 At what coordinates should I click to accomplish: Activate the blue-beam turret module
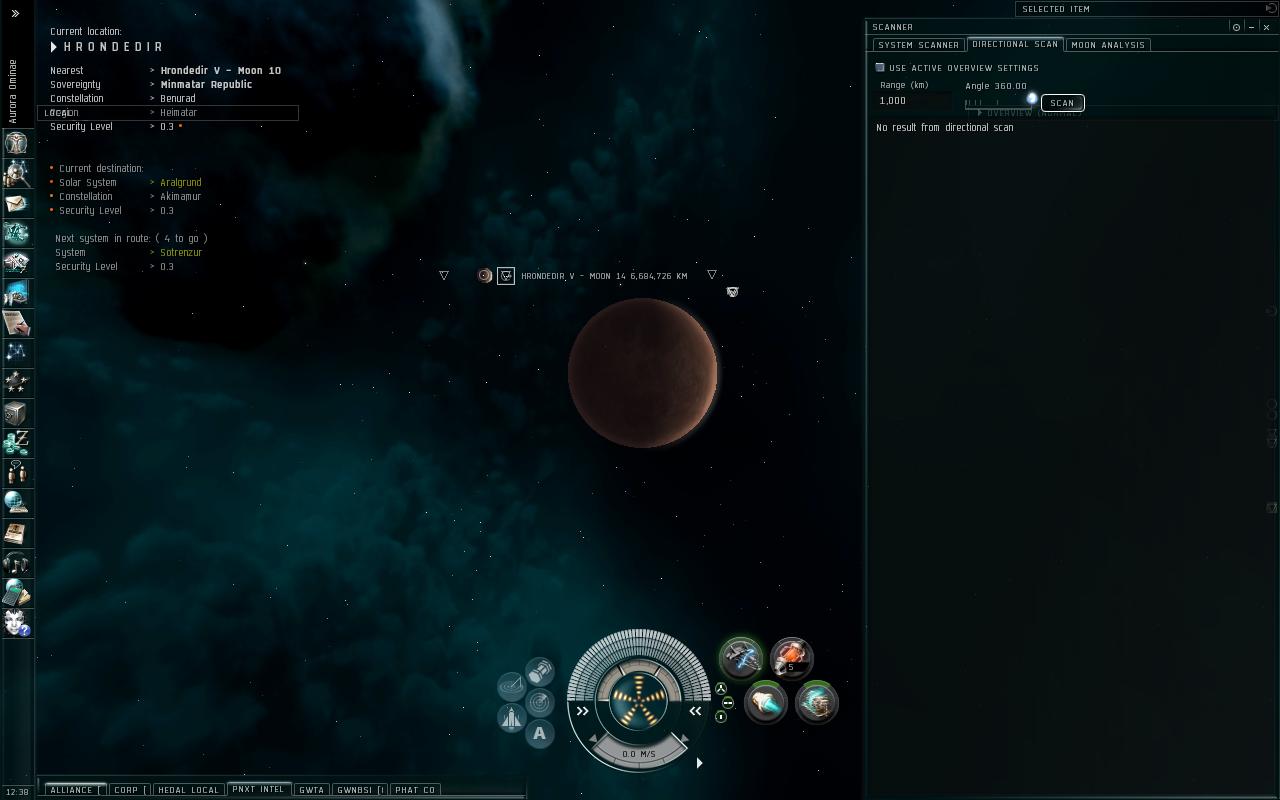click(x=741, y=657)
